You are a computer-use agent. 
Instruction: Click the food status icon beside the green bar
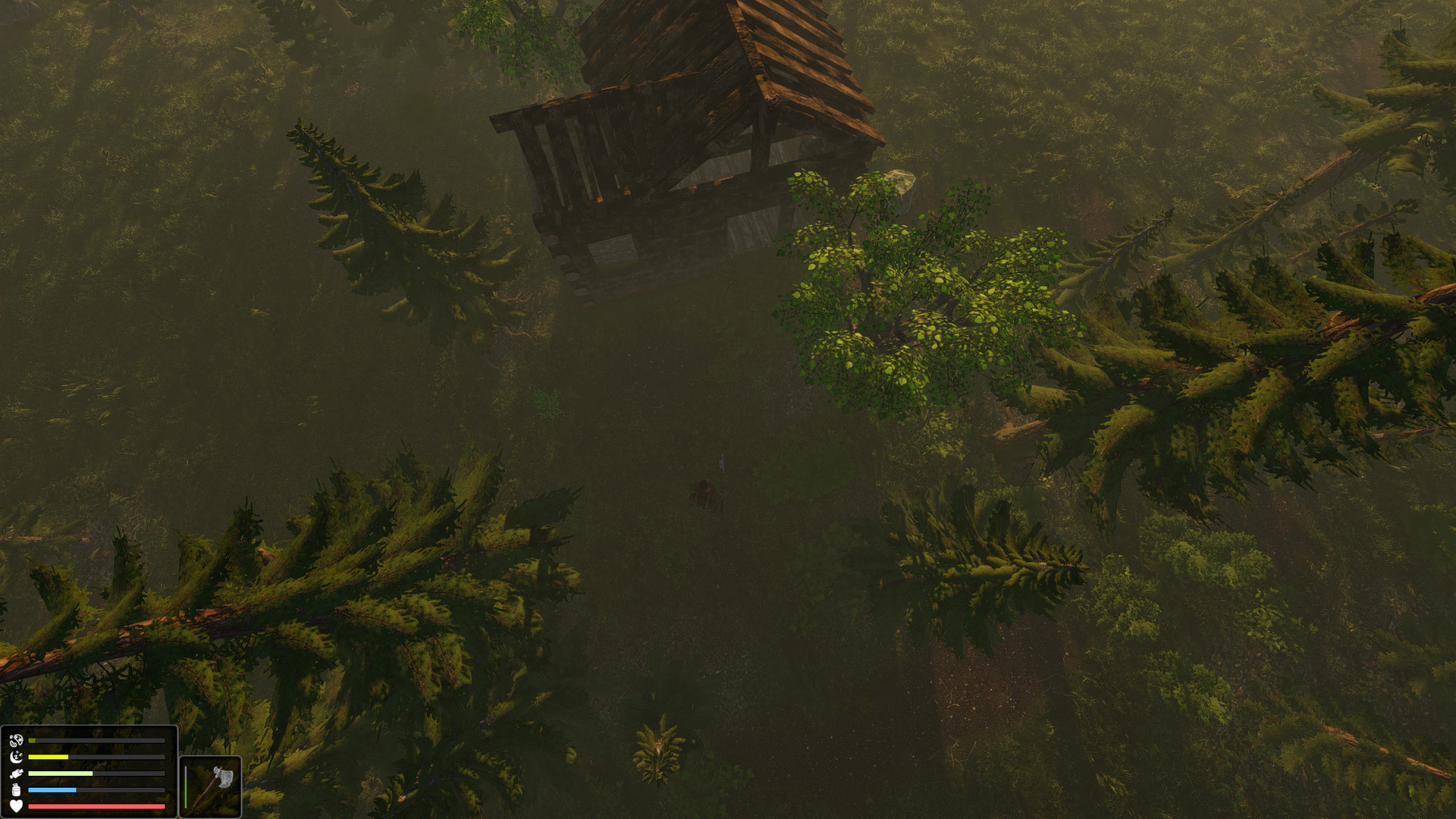17,773
